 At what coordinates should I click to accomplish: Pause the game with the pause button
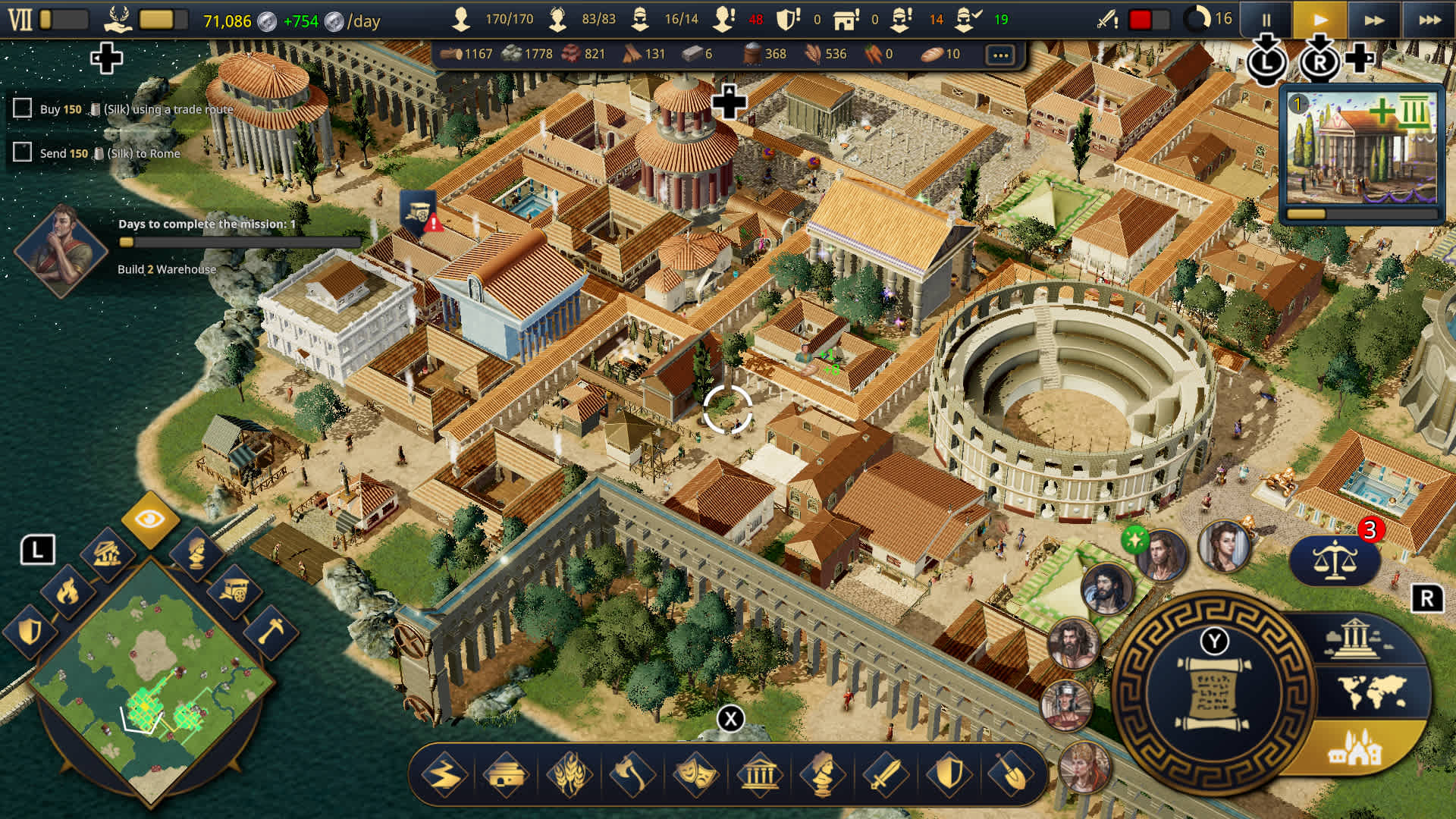[1268, 20]
